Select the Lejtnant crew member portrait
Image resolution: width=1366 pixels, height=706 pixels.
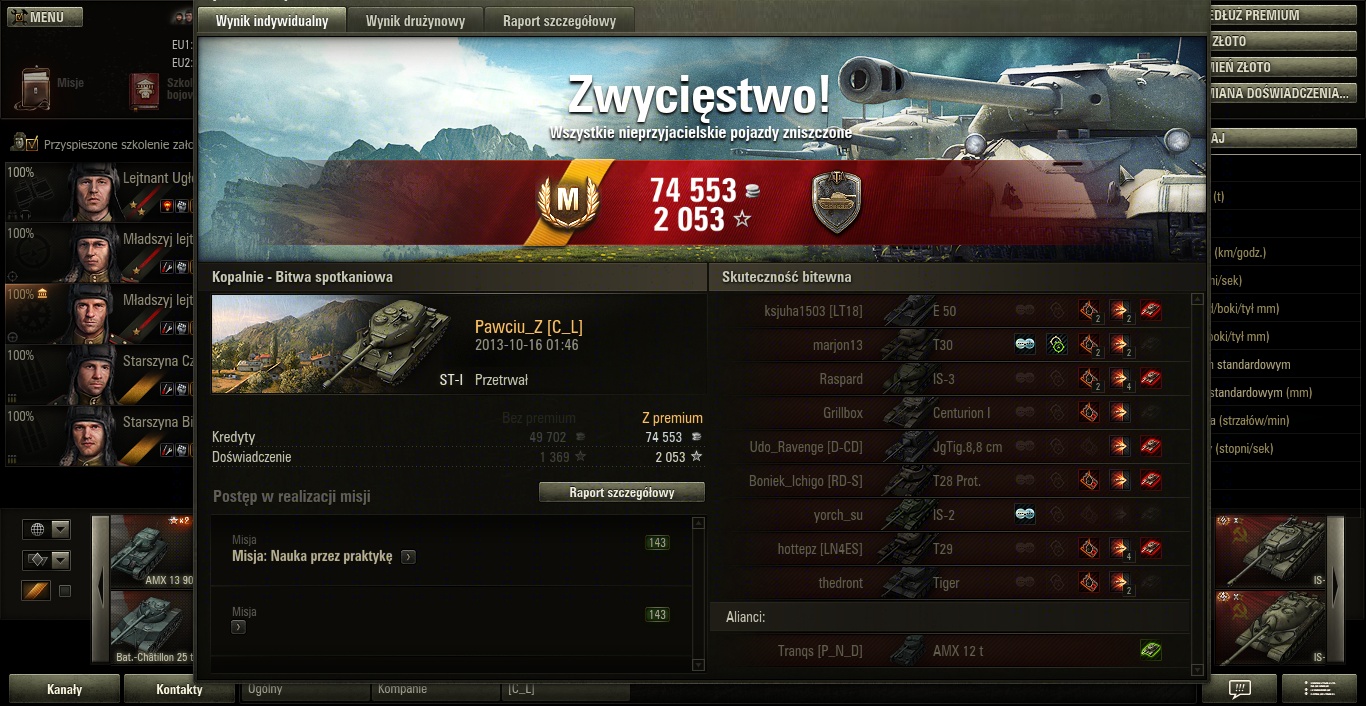tap(95, 190)
